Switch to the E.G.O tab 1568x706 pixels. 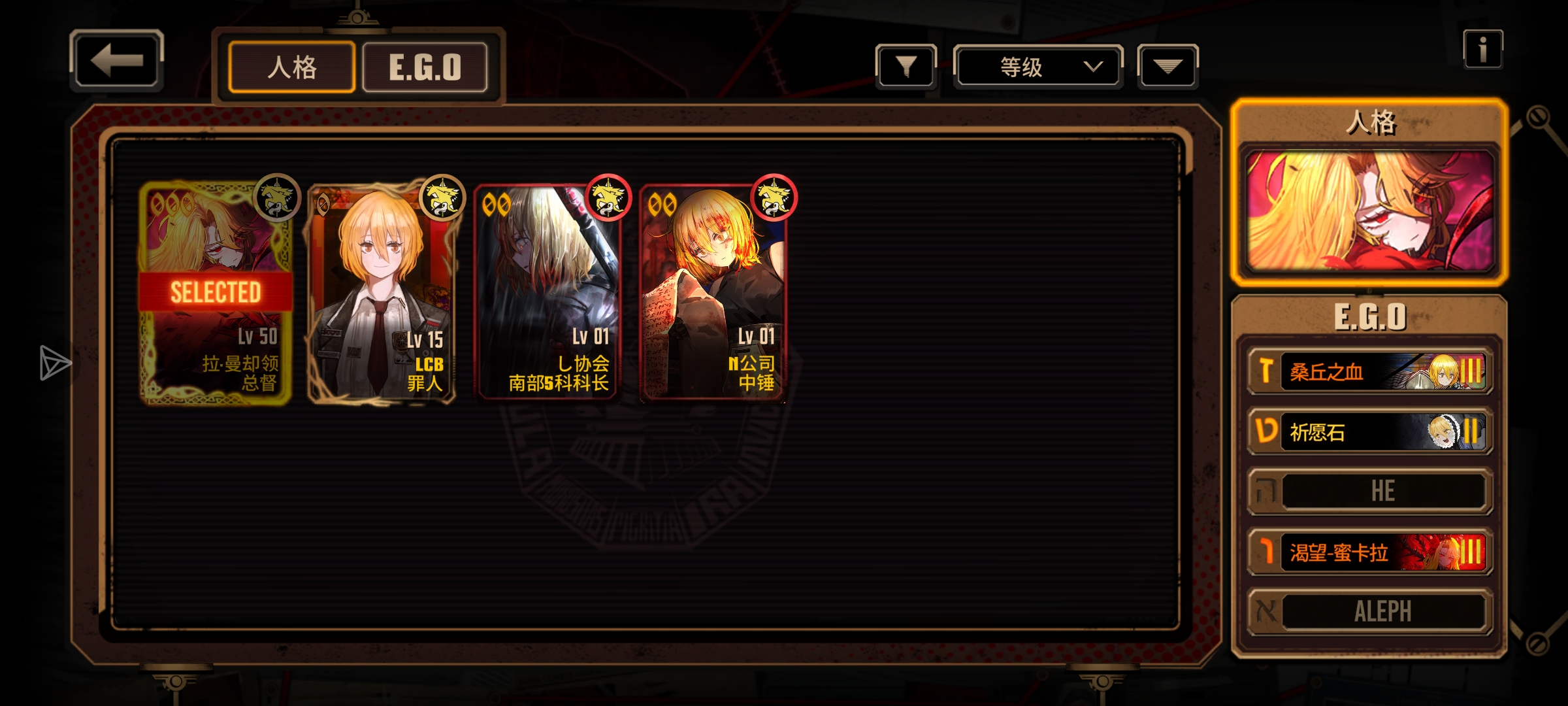pyautogui.click(x=425, y=67)
